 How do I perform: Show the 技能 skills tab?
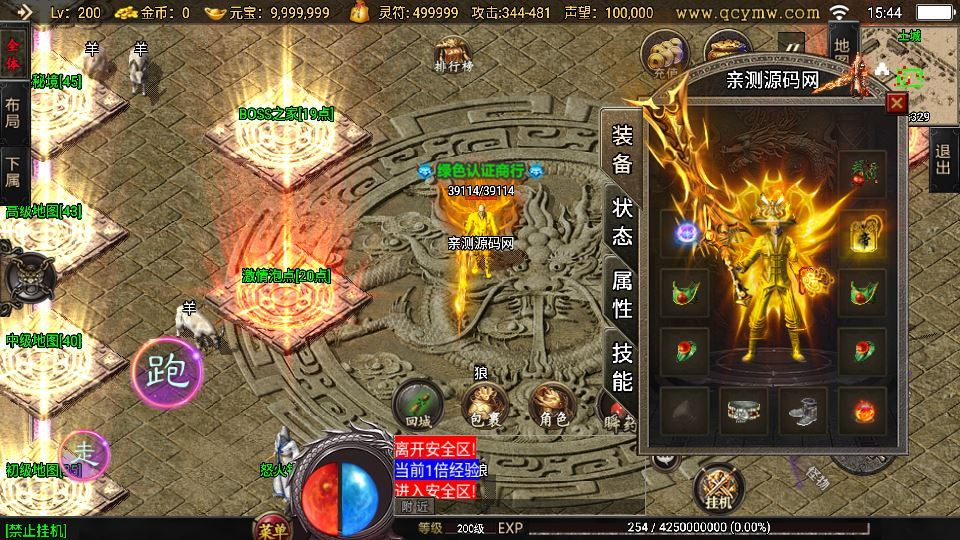point(622,365)
